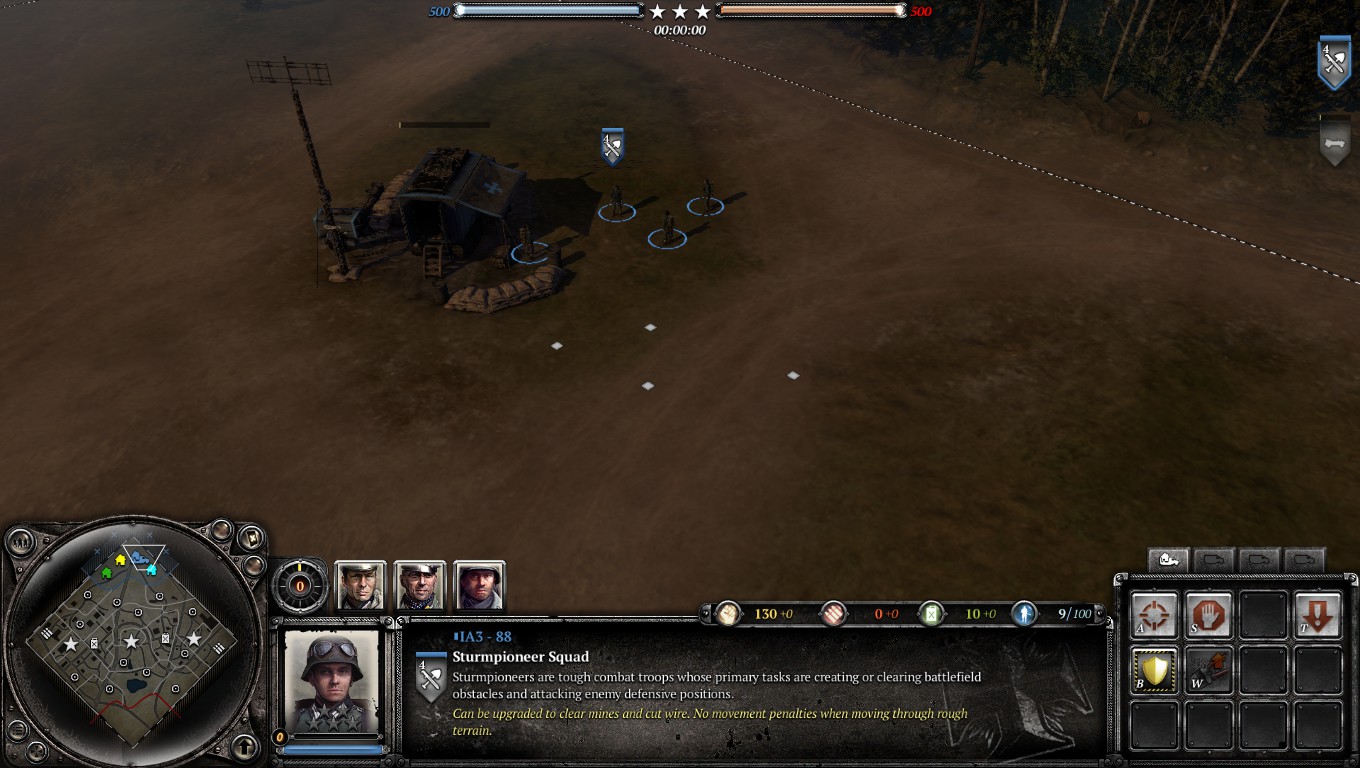Order a Retreat with the red arrow icon
The width and height of the screenshot is (1360, 768).
pos(1317,615)
